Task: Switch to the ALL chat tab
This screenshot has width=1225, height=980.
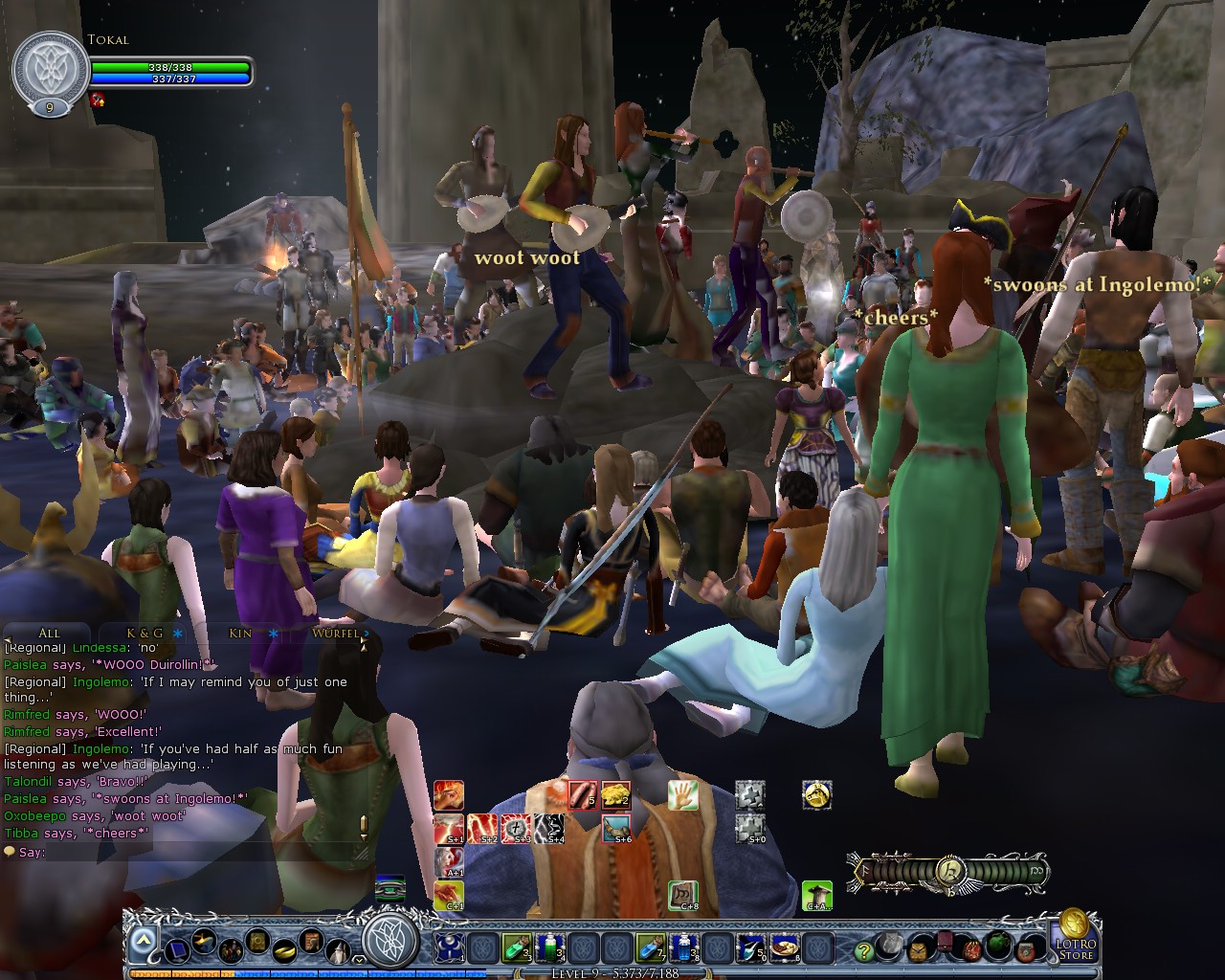Action: click(49, 633)
